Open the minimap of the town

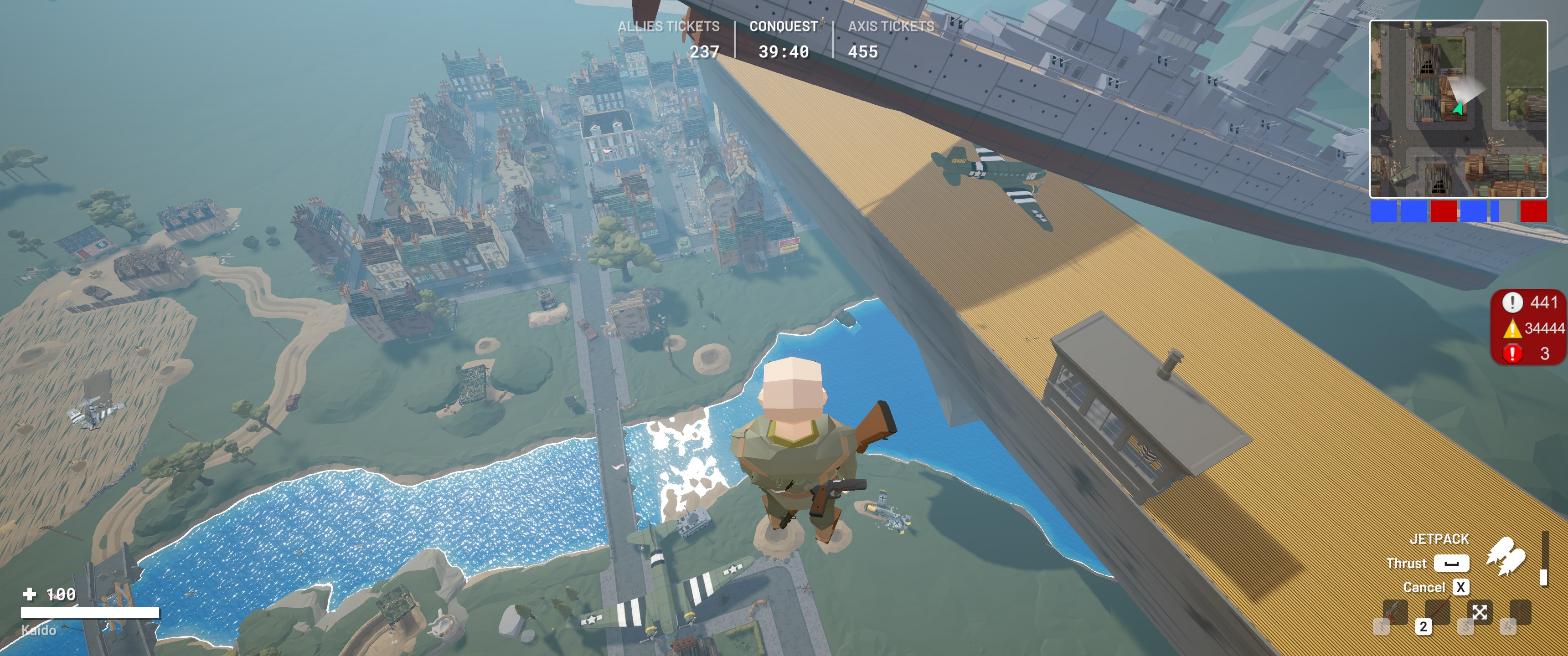1458,109
